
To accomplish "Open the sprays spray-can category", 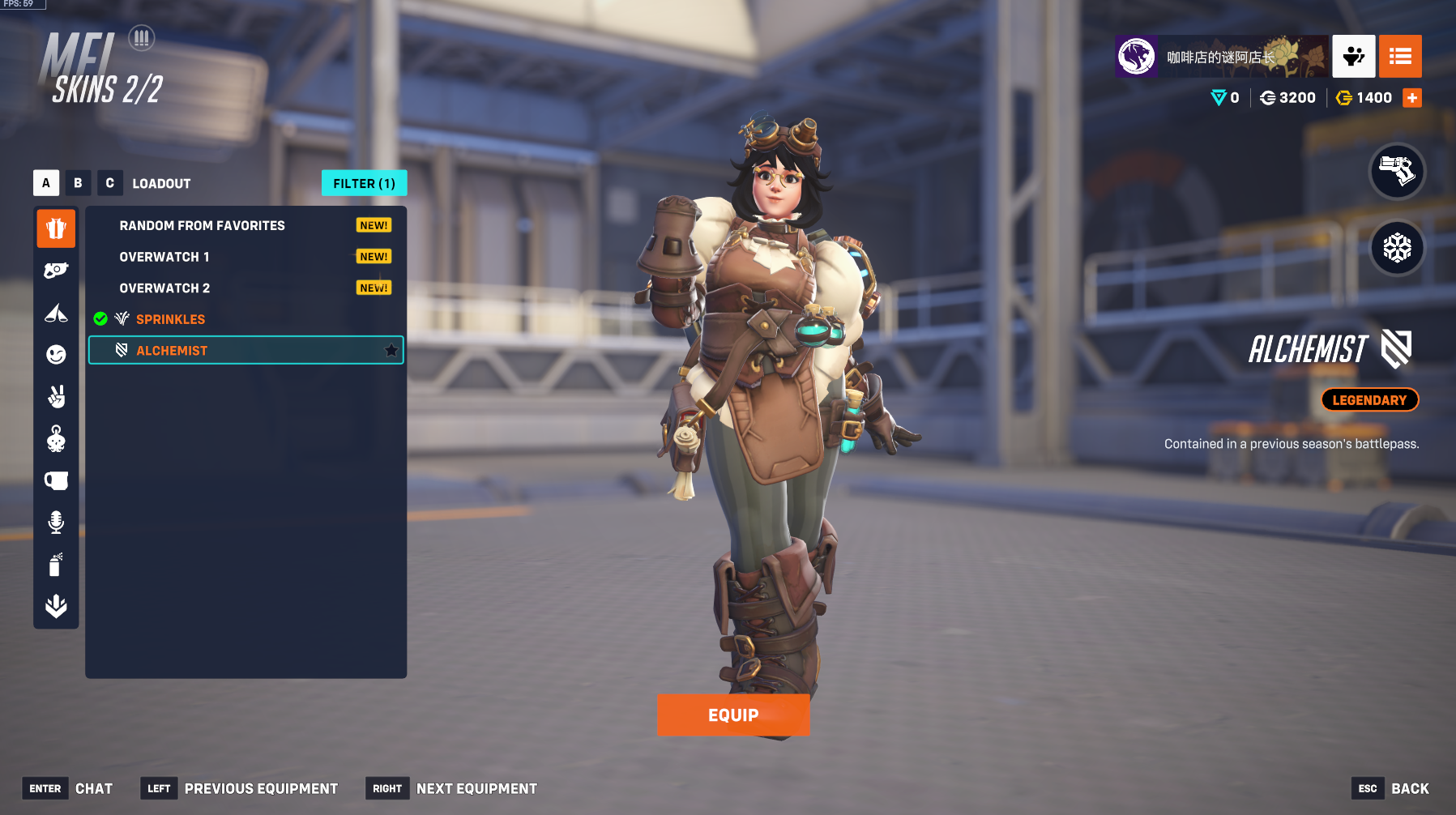I will (x=56, y=564).
